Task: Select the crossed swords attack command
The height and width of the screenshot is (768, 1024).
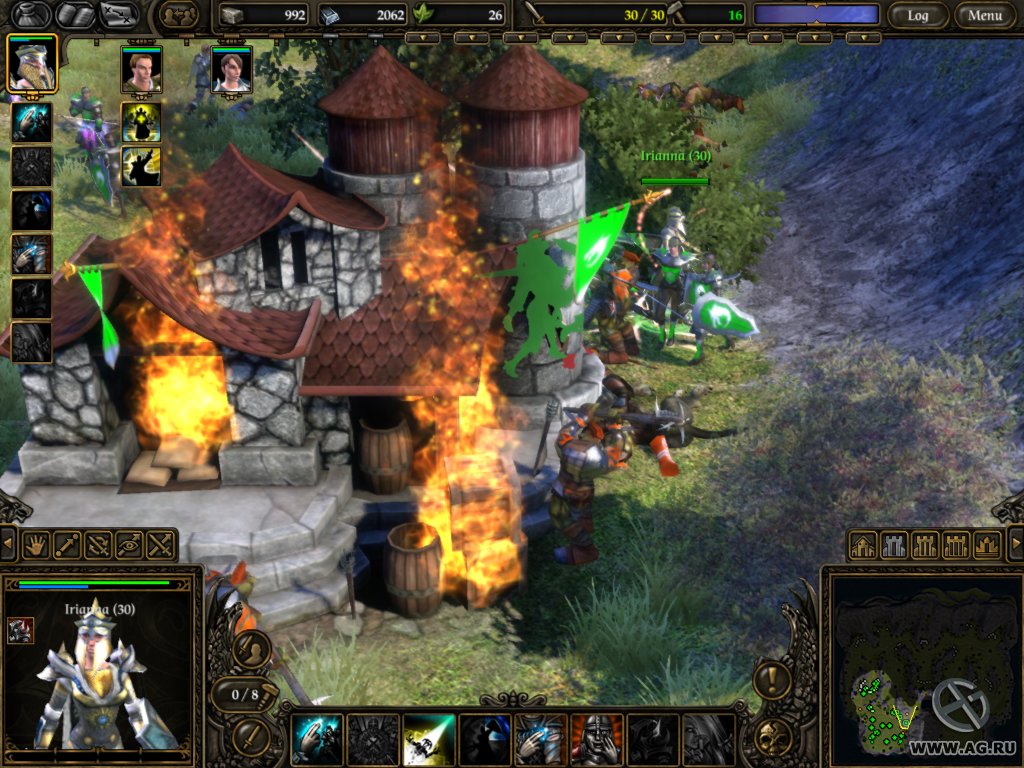Action: click(x=160, y=545)
